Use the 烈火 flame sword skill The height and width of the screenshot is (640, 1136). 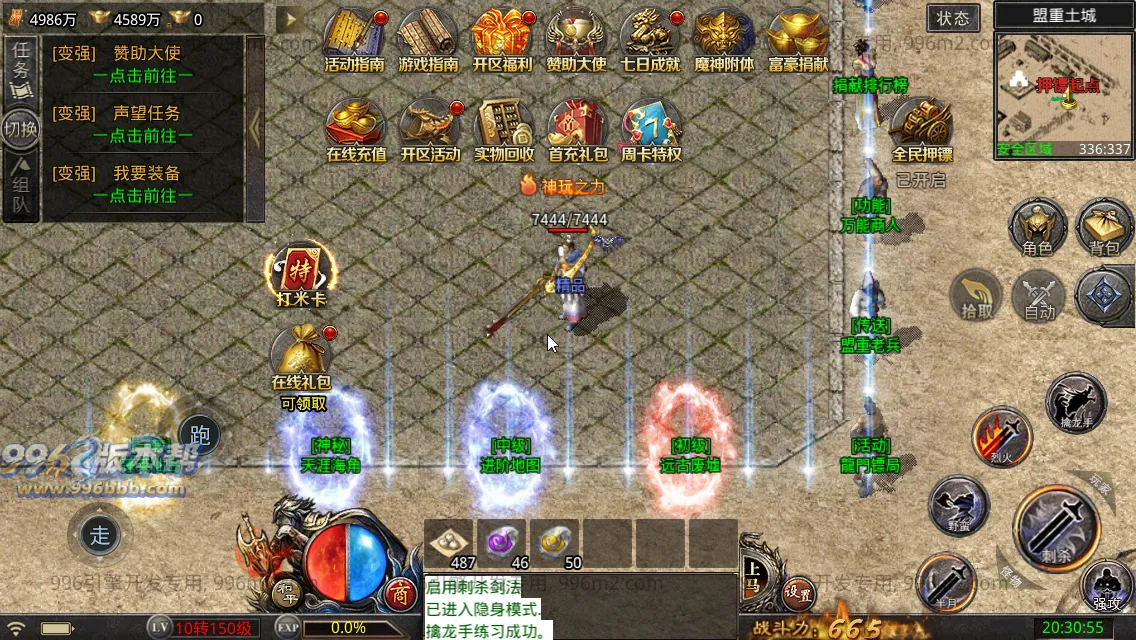(x=1002, y=437)
